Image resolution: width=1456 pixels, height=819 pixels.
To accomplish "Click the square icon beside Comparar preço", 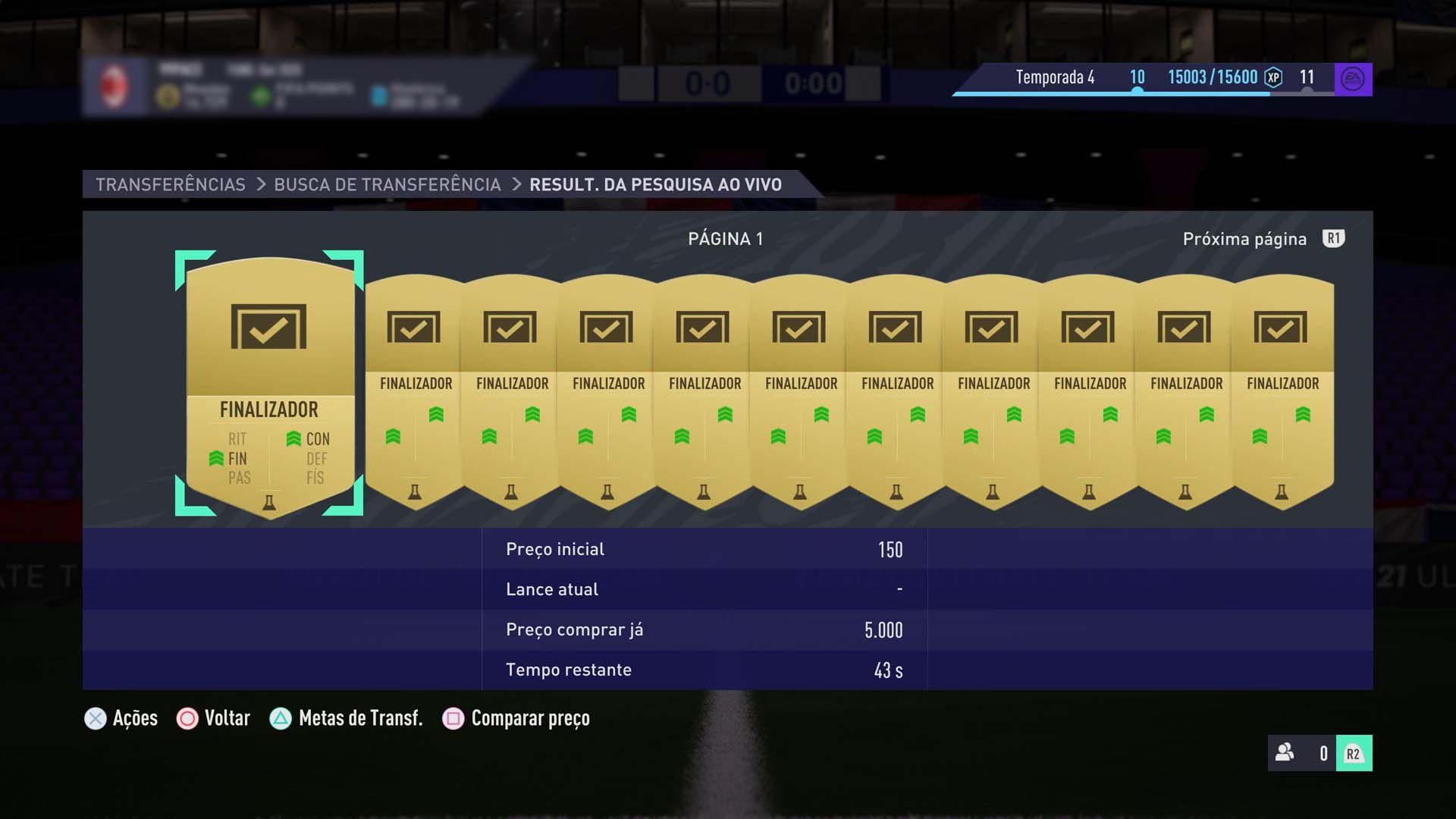I will [453, 718].
